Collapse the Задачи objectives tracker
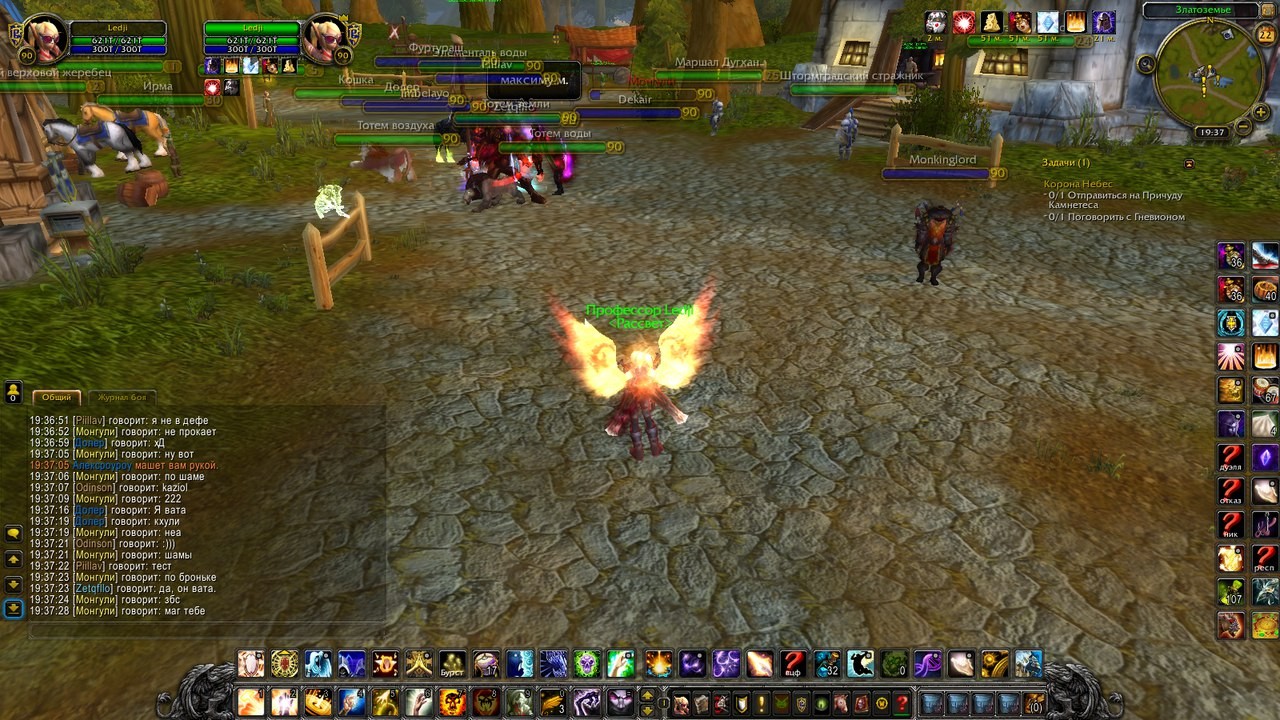This screenshot has height=720, width=1280. [1189, 163]
